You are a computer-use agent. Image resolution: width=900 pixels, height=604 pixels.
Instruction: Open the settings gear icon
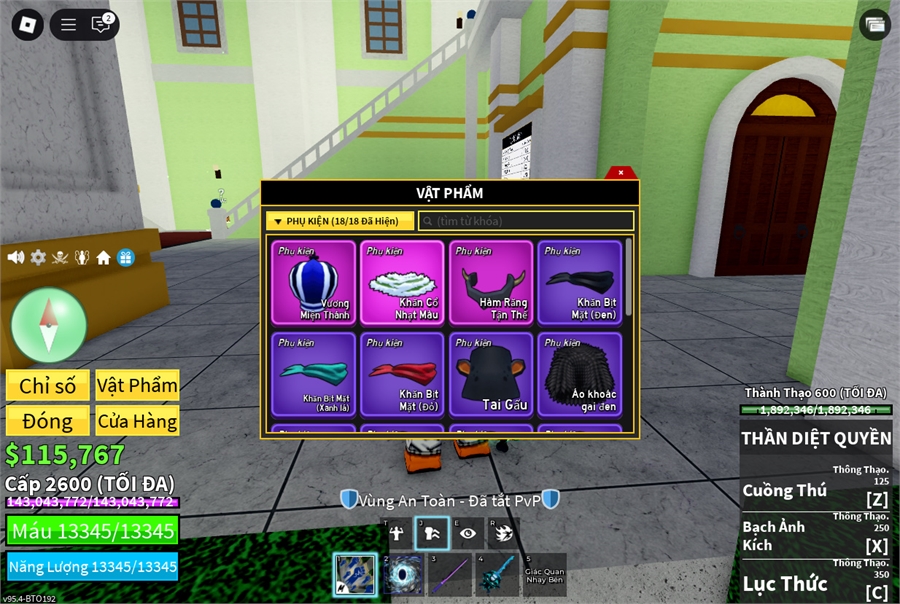[x=38, y=258]
